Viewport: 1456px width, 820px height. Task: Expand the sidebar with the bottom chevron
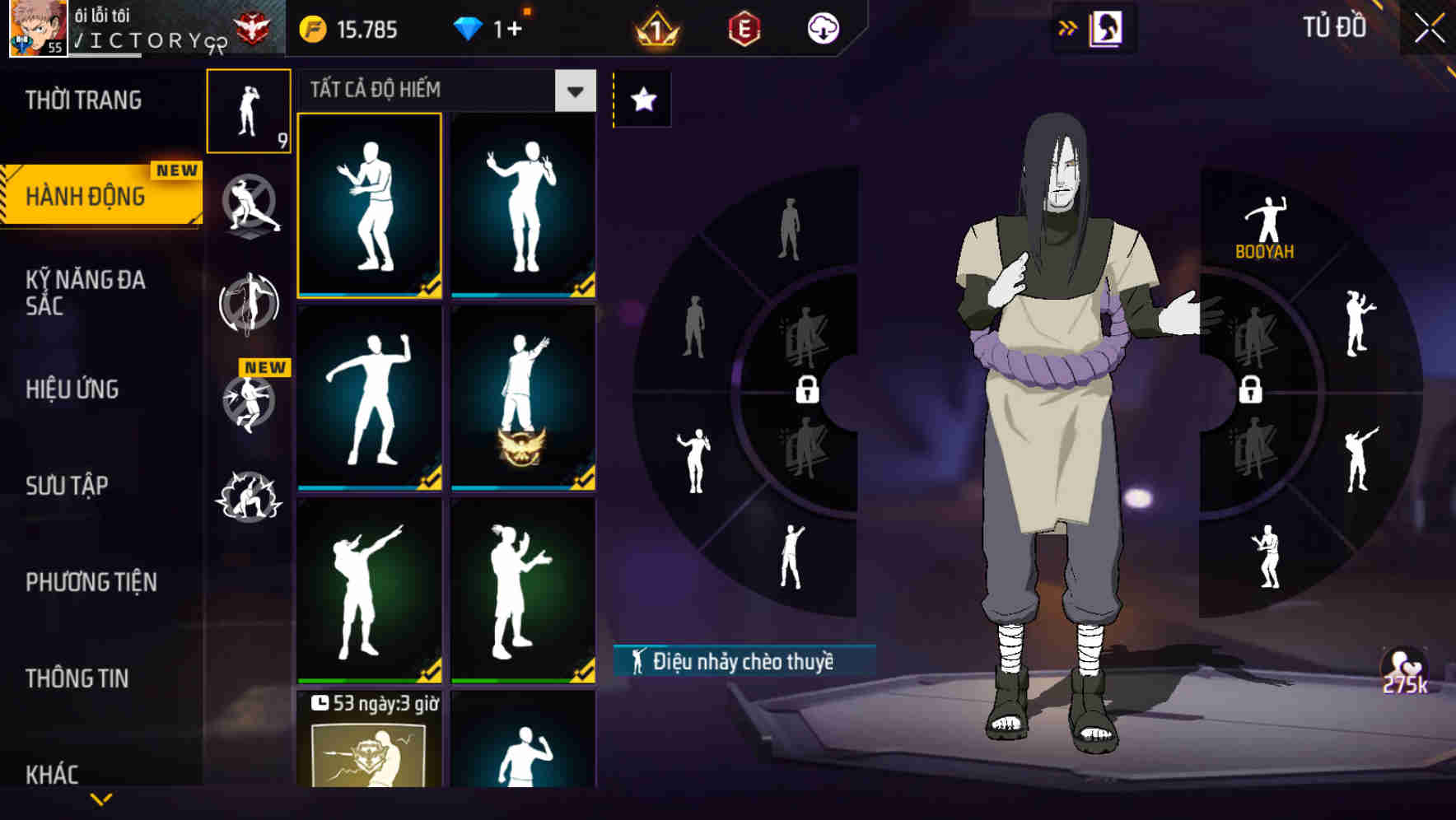(100, 800)
